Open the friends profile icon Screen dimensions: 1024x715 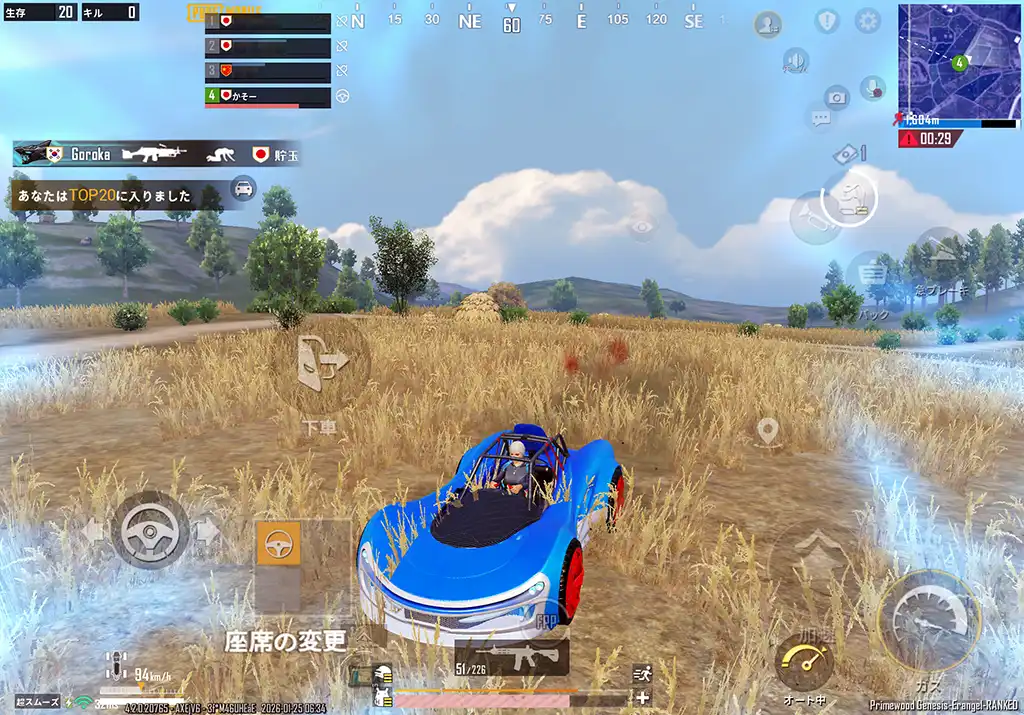click(x=768, y=24)
